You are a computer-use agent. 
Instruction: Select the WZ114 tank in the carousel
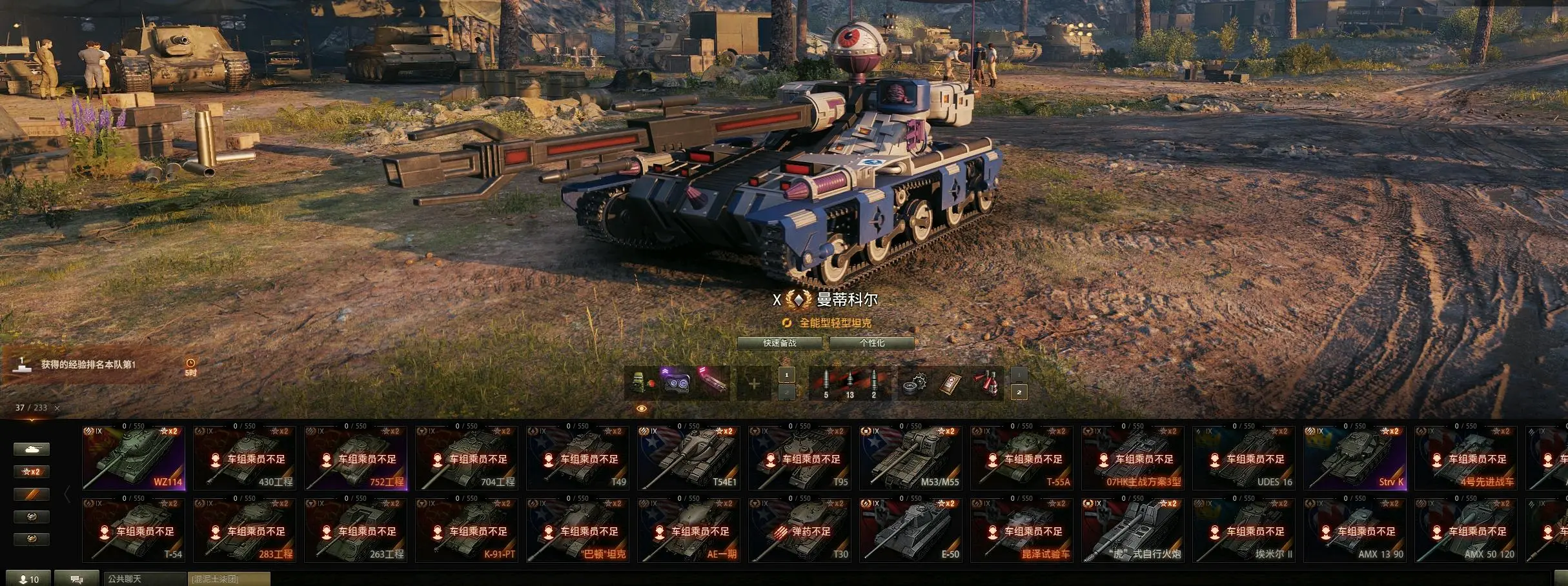click(x=134, y=458)
